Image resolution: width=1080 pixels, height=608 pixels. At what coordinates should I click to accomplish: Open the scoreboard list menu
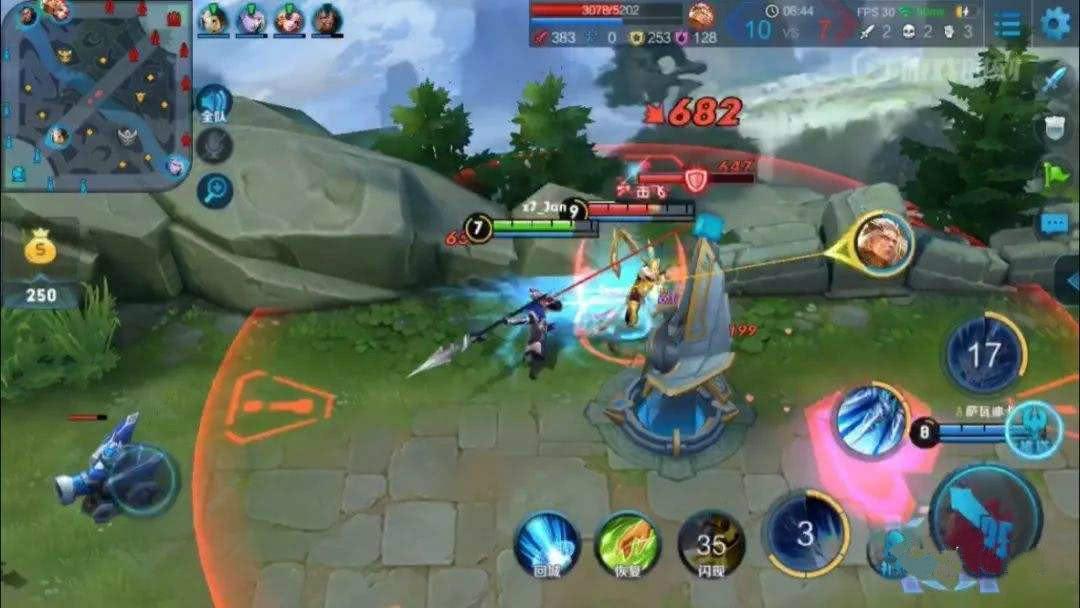(x=1009, y=24)
